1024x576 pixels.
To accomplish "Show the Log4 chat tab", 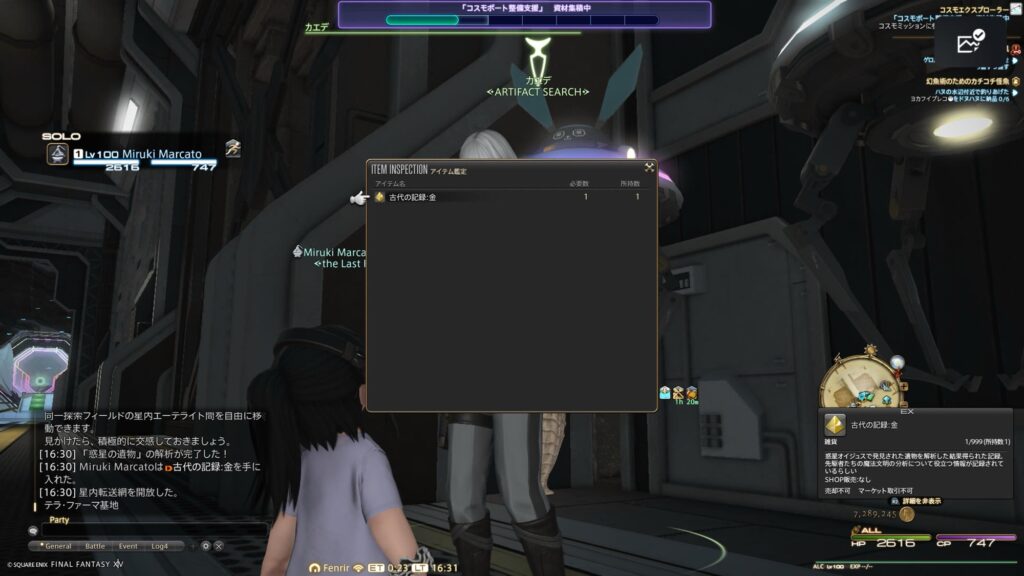I will click(161, 546).
